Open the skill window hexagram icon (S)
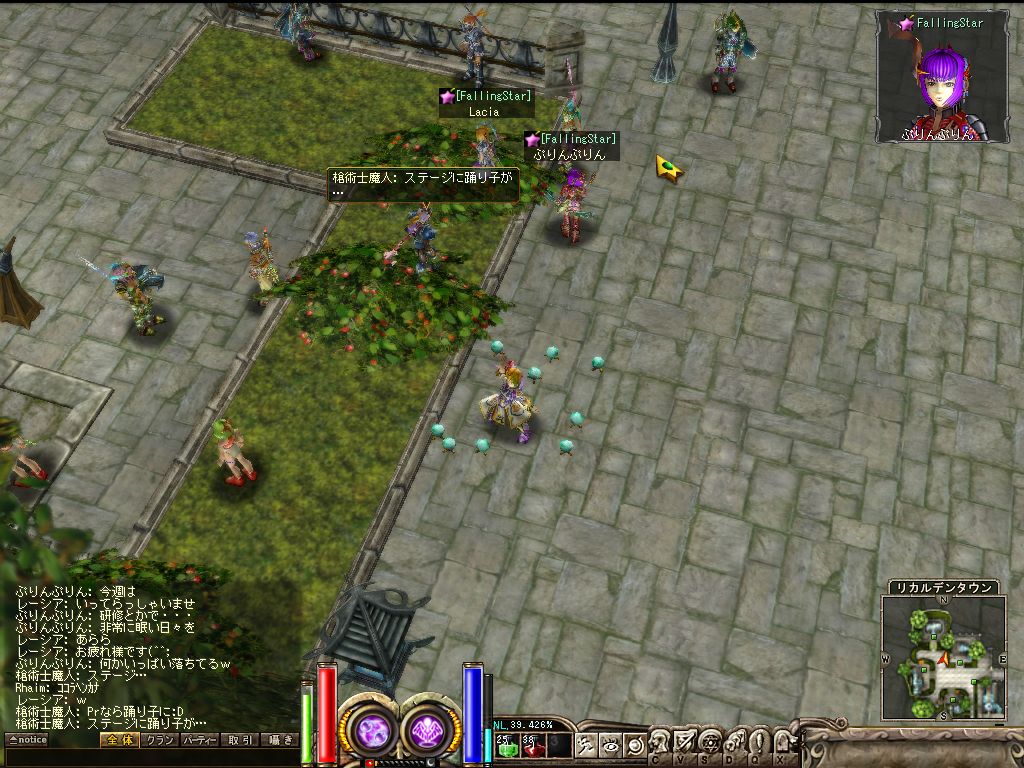1024x768 pixels. (709, 743)
